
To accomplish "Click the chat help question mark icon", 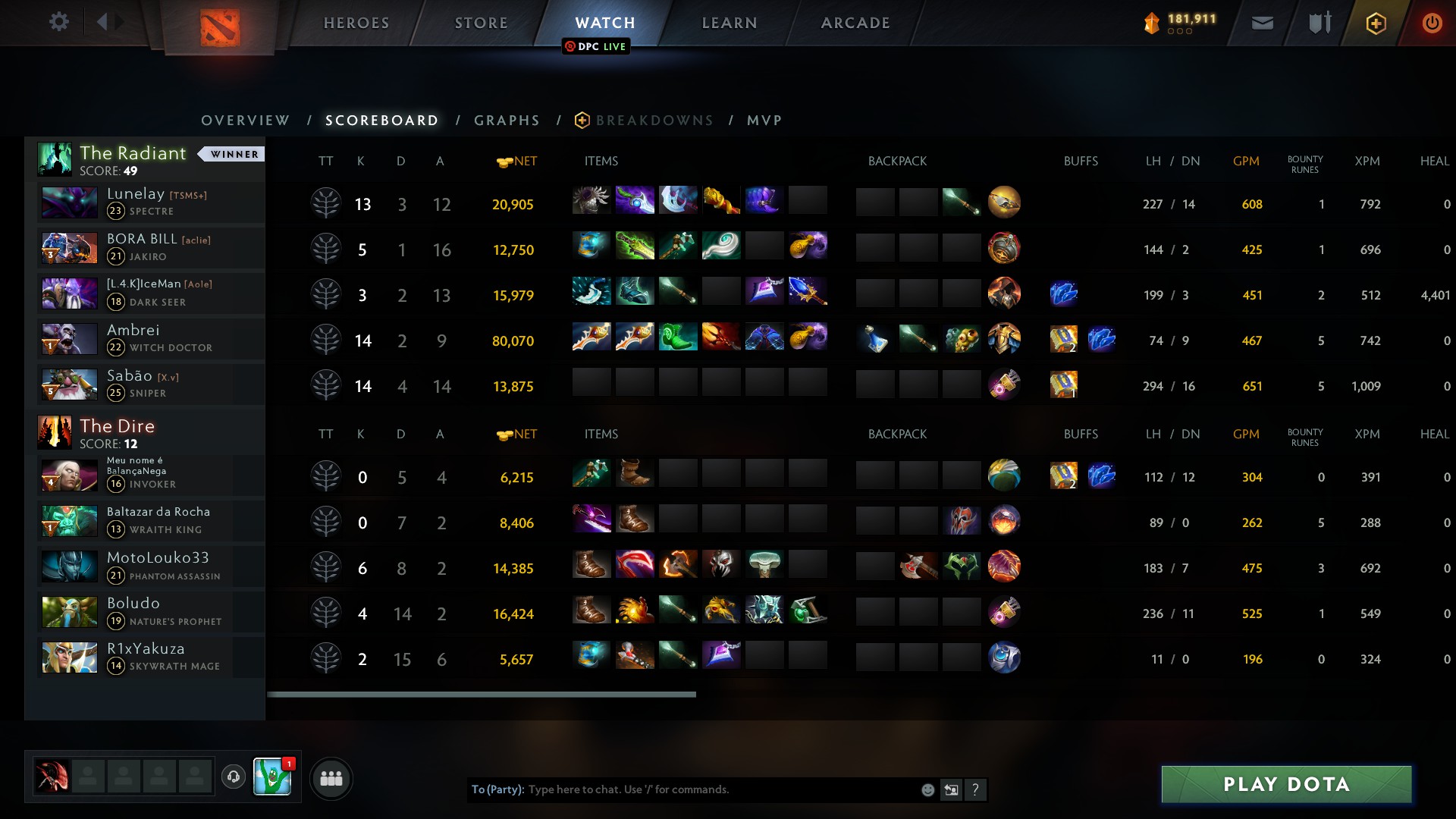I will pyautogui.click(x=977, y=789).
